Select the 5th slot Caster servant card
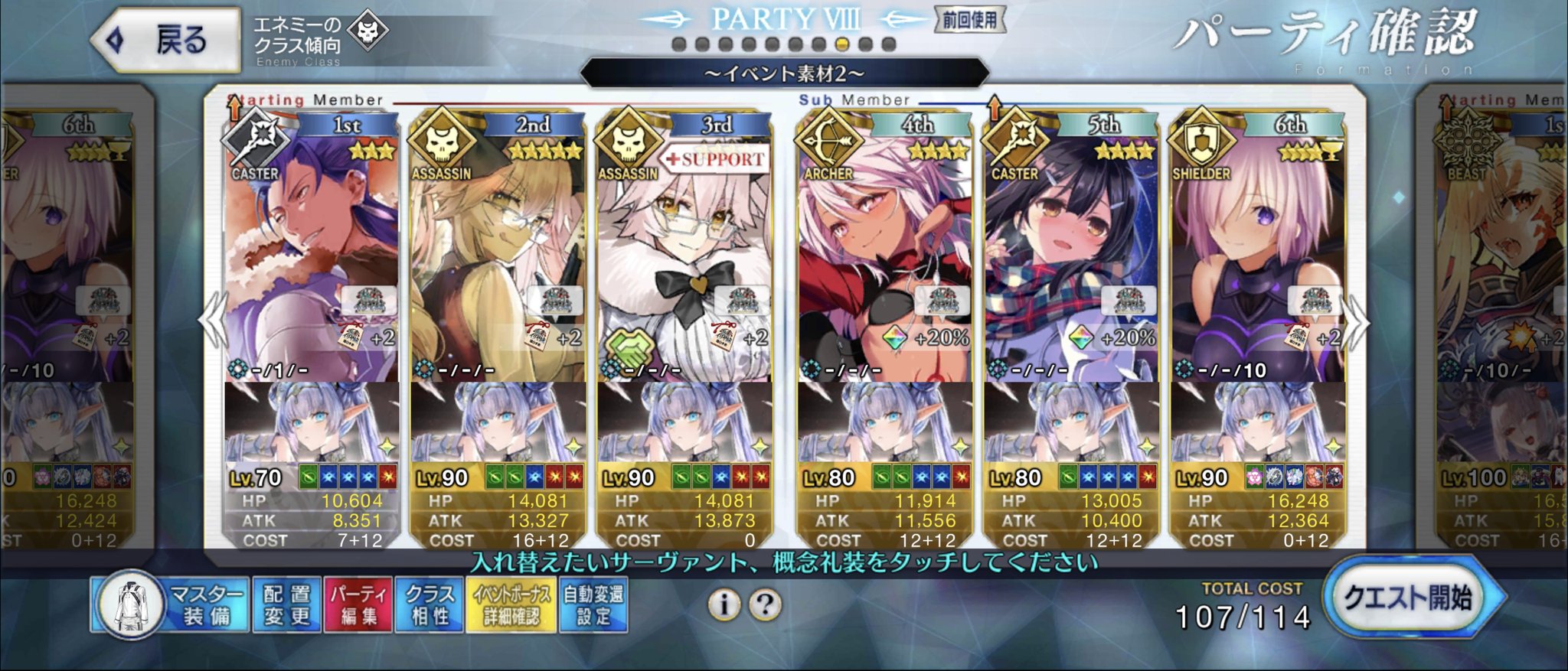 tap(1070, 252)
